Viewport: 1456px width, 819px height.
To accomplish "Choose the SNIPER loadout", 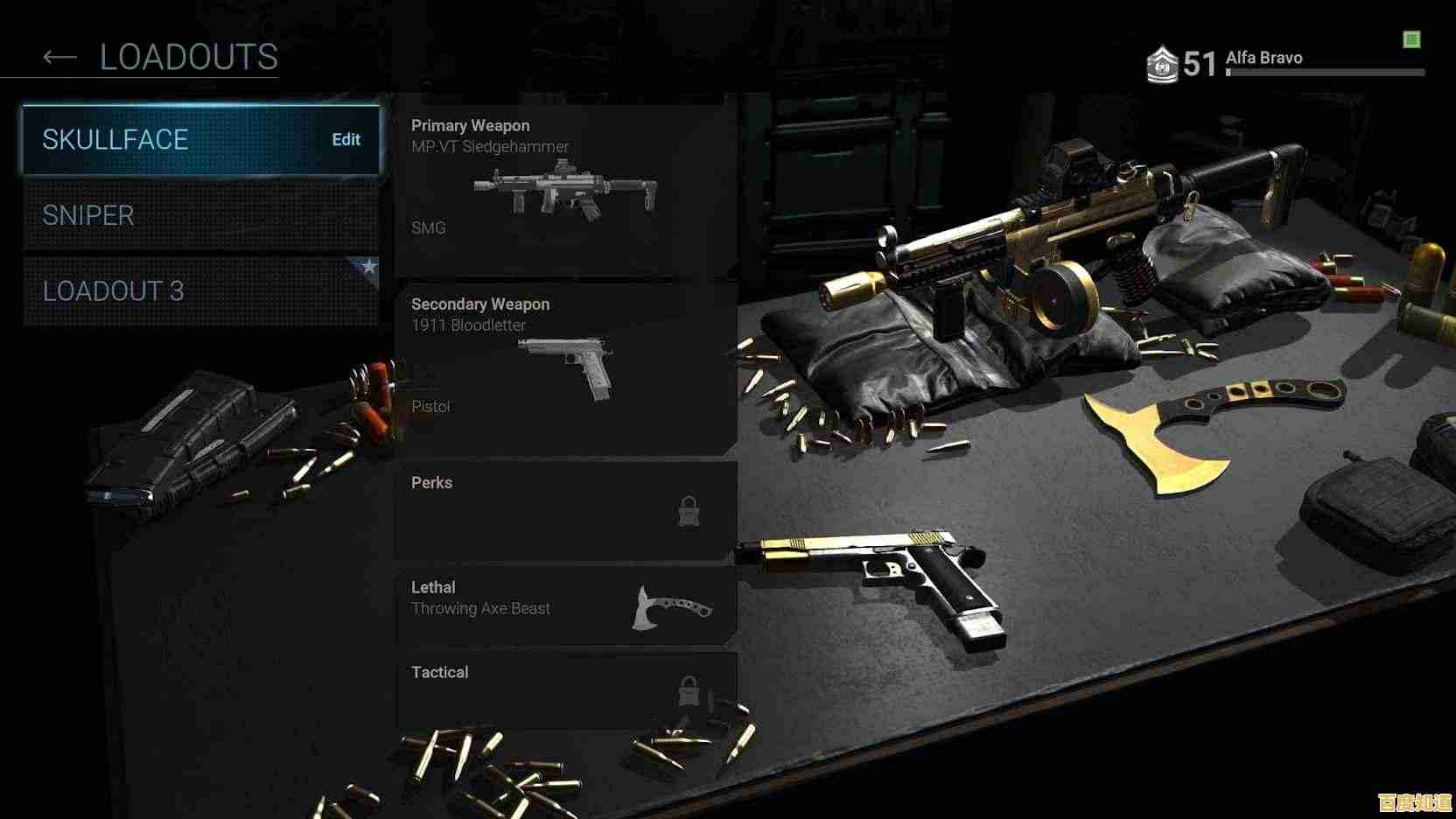I will pyautogui.click(x=201, y=215).
